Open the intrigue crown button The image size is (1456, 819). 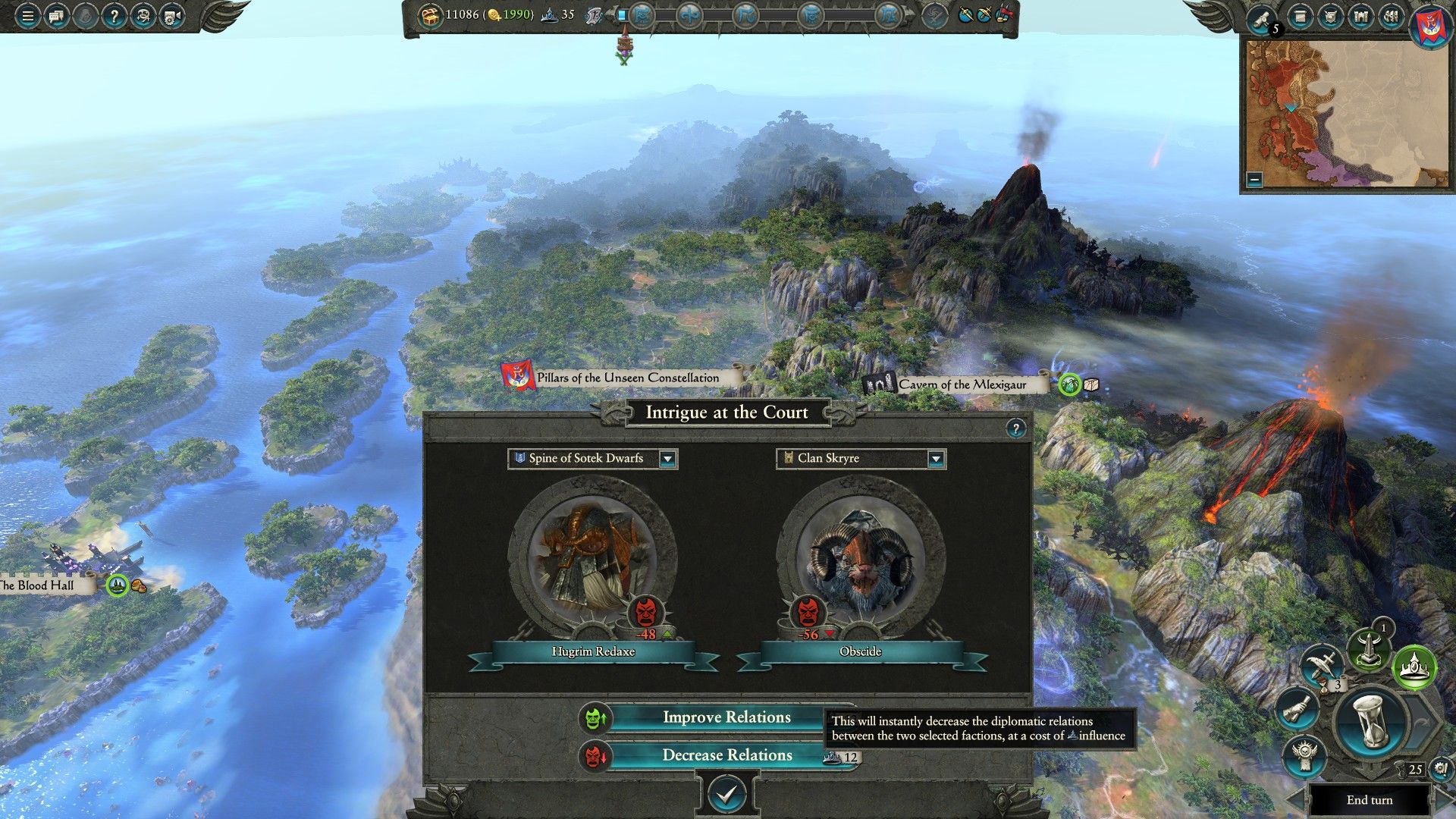pos(1415,667)
